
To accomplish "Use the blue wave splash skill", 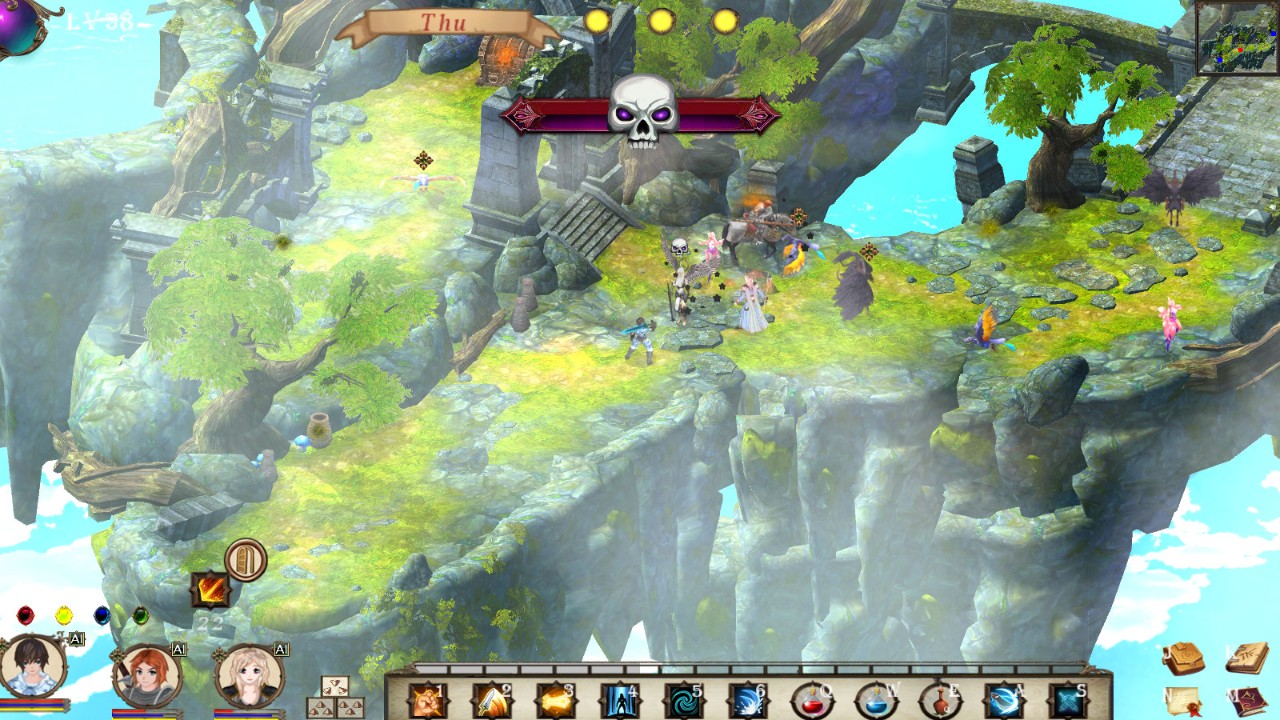I will click(x=745, y=700).
